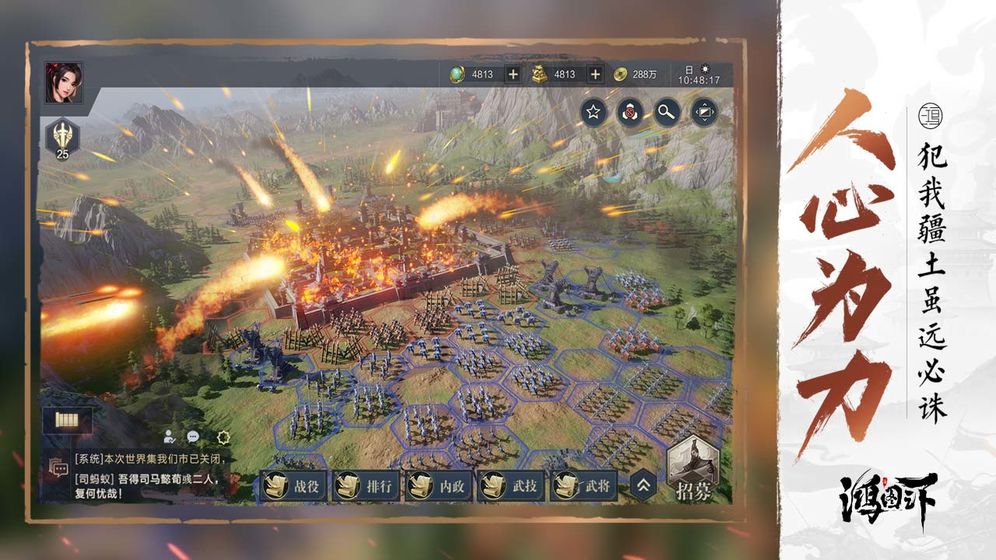This screenshot has width=996, height=560.
Task: Activate the map view arrows button
Action: pyautogui.click(x=704, y=111)
